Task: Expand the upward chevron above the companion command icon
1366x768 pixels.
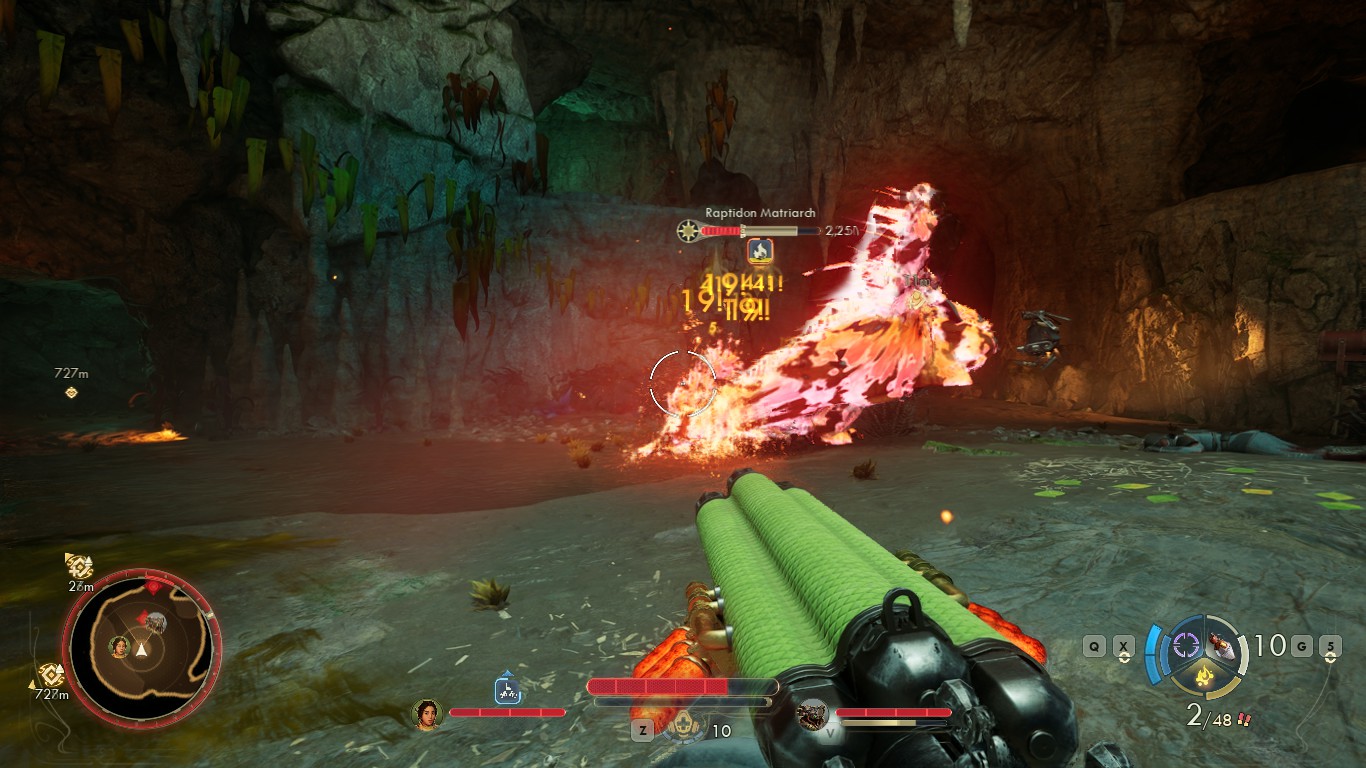Action: pyautogui.click(x=506, y=673)
